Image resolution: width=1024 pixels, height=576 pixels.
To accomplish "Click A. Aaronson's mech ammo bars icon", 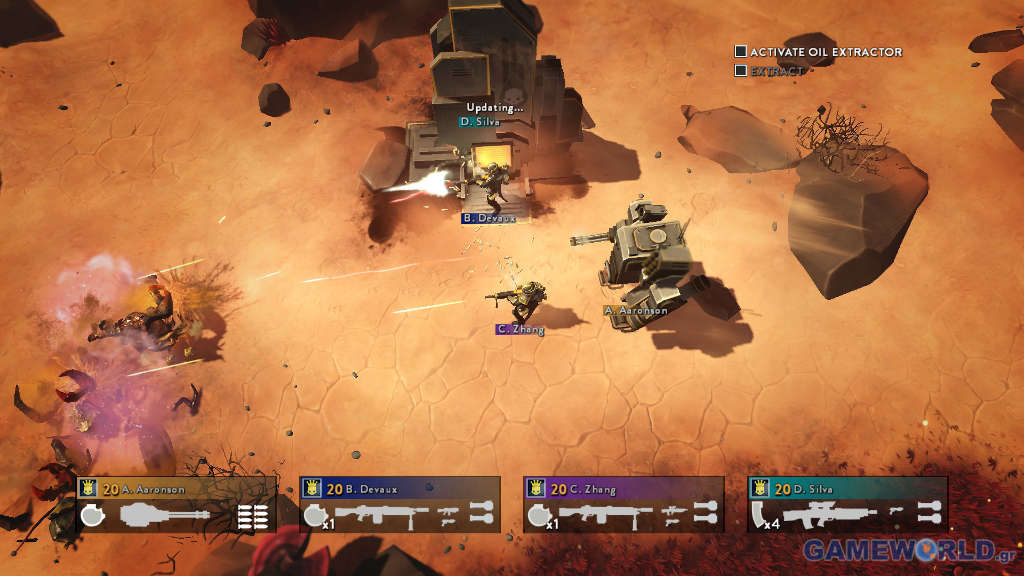I will [x=253, y=516].
